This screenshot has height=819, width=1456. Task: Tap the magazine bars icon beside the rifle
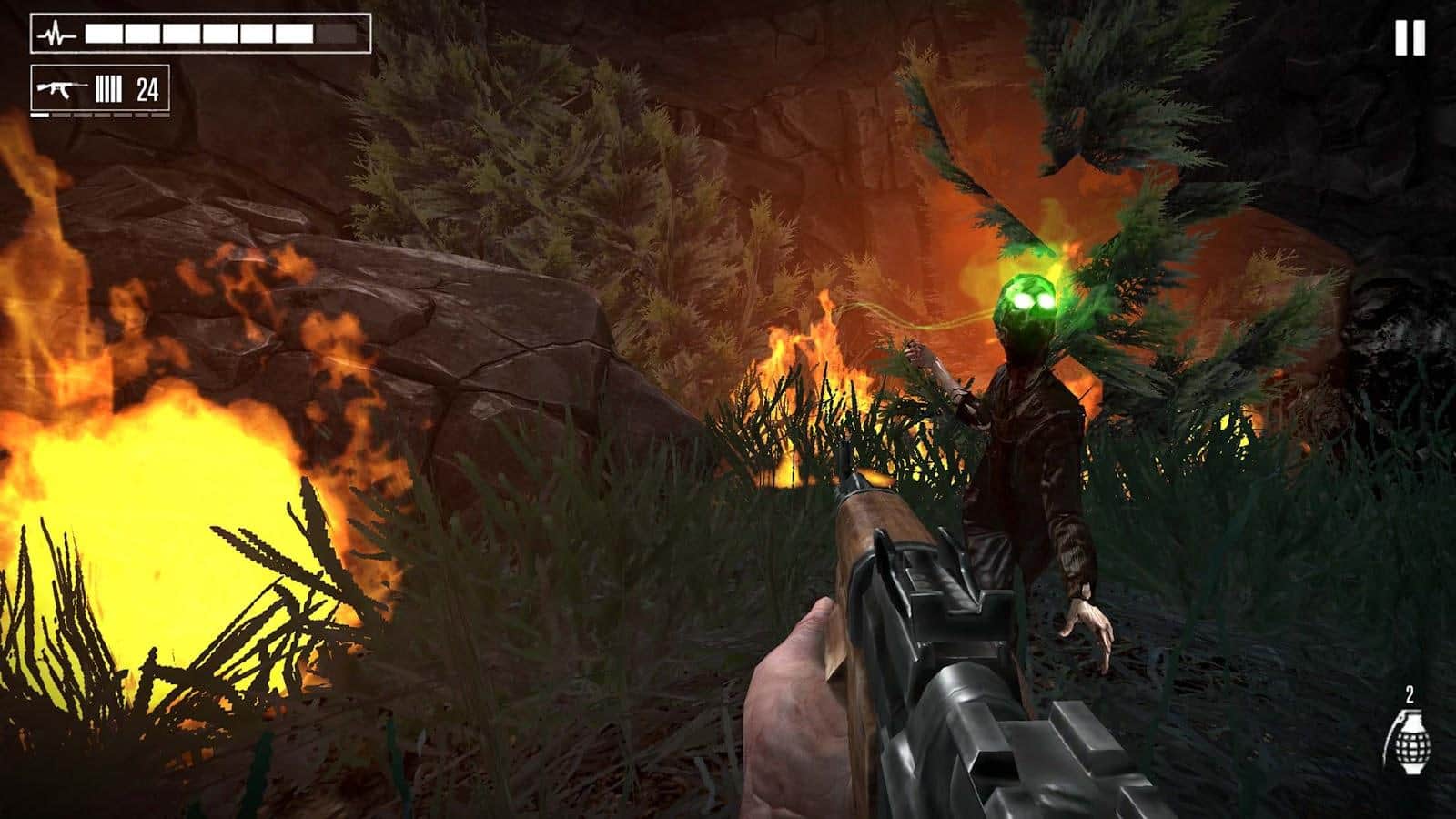(107, 88)
